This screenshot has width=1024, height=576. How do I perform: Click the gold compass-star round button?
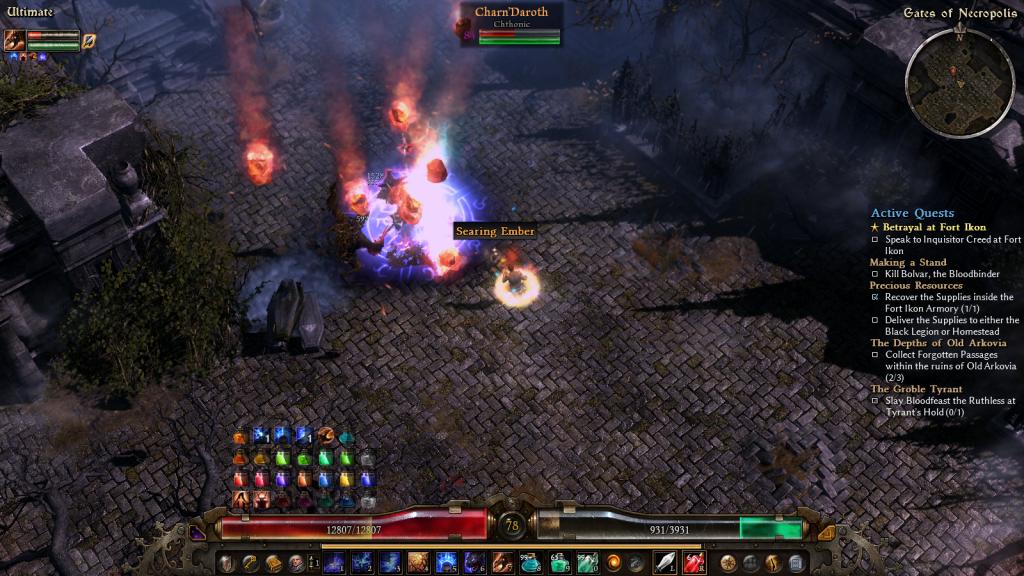point(728,563)
